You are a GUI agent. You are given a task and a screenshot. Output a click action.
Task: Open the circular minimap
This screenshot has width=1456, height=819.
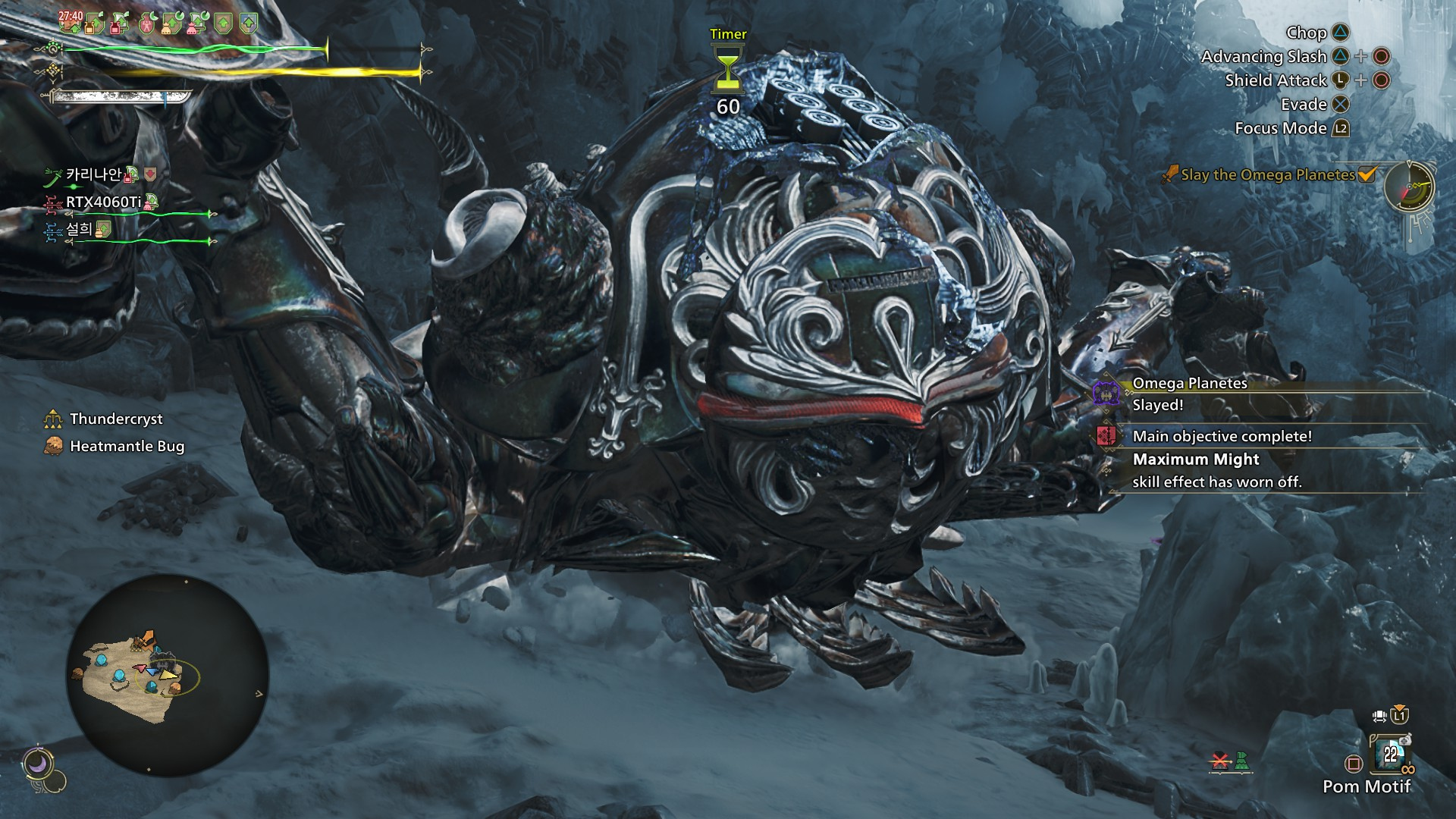click(168, 674)
